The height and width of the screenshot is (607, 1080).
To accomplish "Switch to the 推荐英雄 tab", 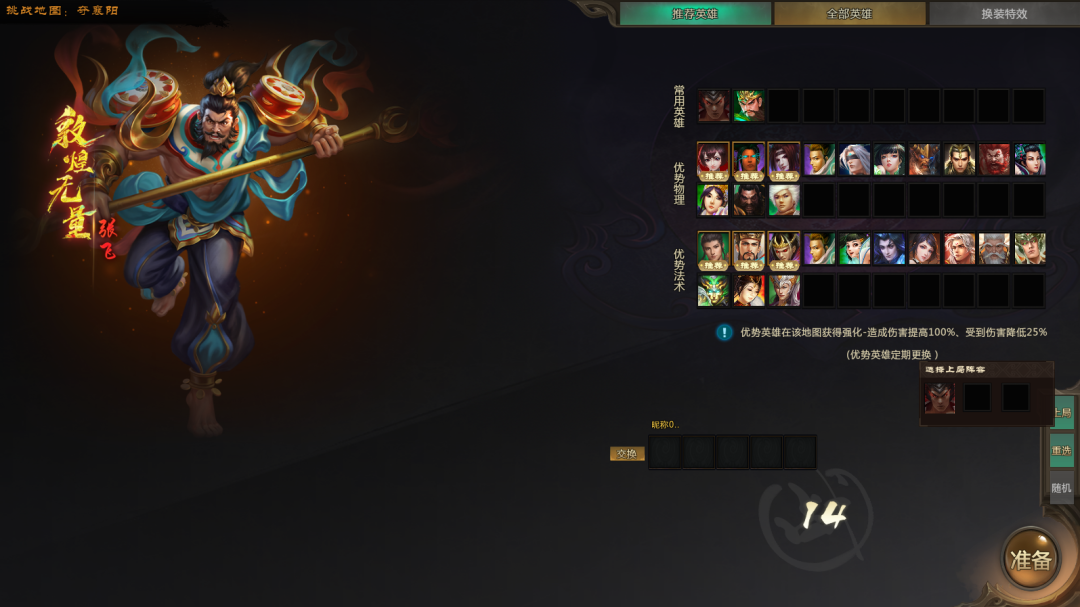I will (695, 14).
